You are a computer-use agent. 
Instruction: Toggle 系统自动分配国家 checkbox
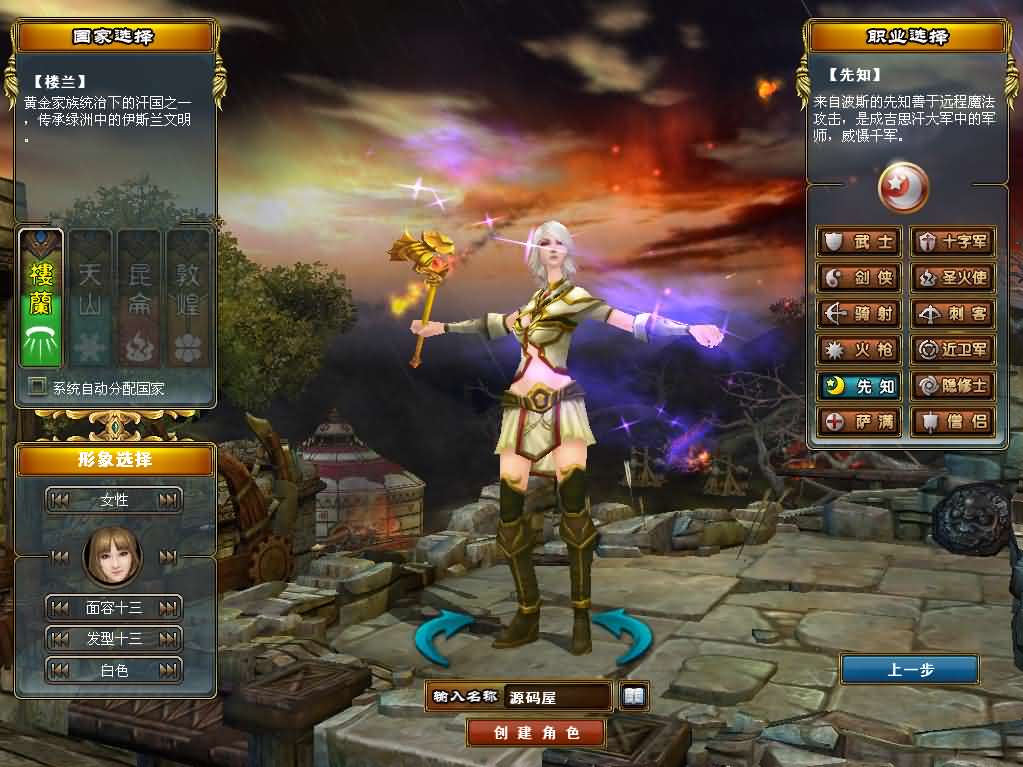(38, 387)
